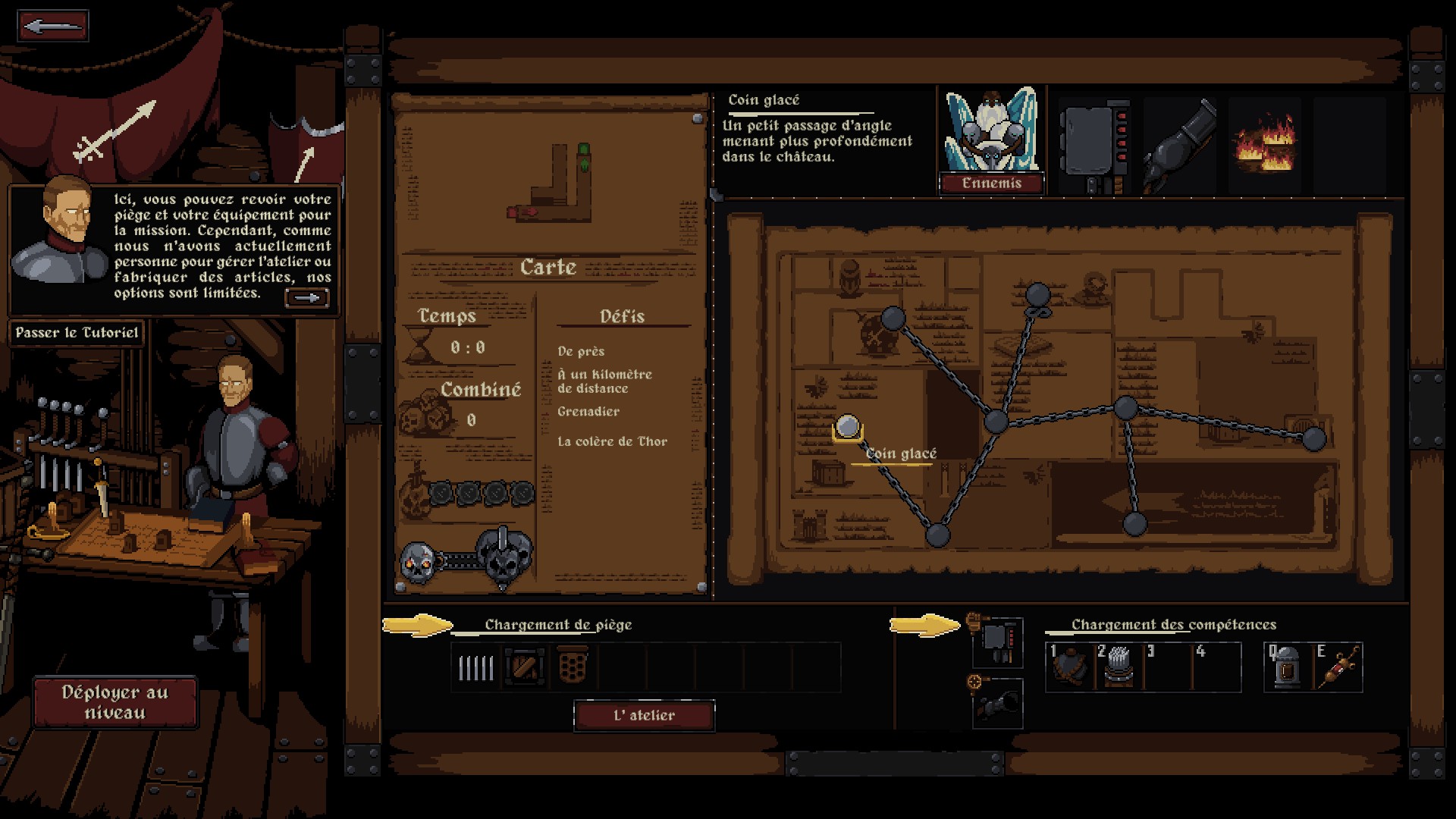1456x819 pixels.
Task: Choose the wooden crate trap slot
Action: tap(525, 668)
